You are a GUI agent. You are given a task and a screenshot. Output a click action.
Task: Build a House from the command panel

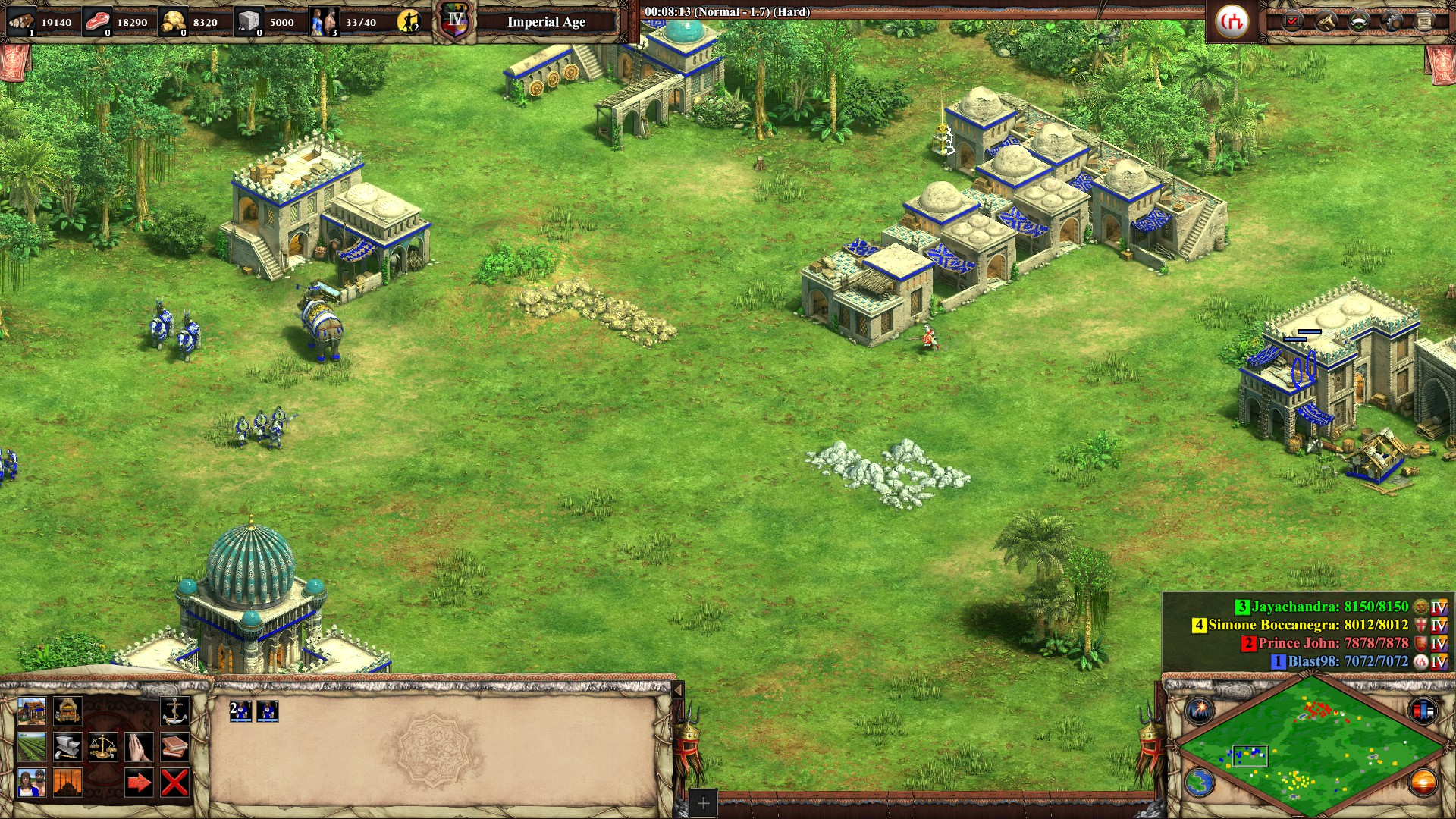(31, 711)
